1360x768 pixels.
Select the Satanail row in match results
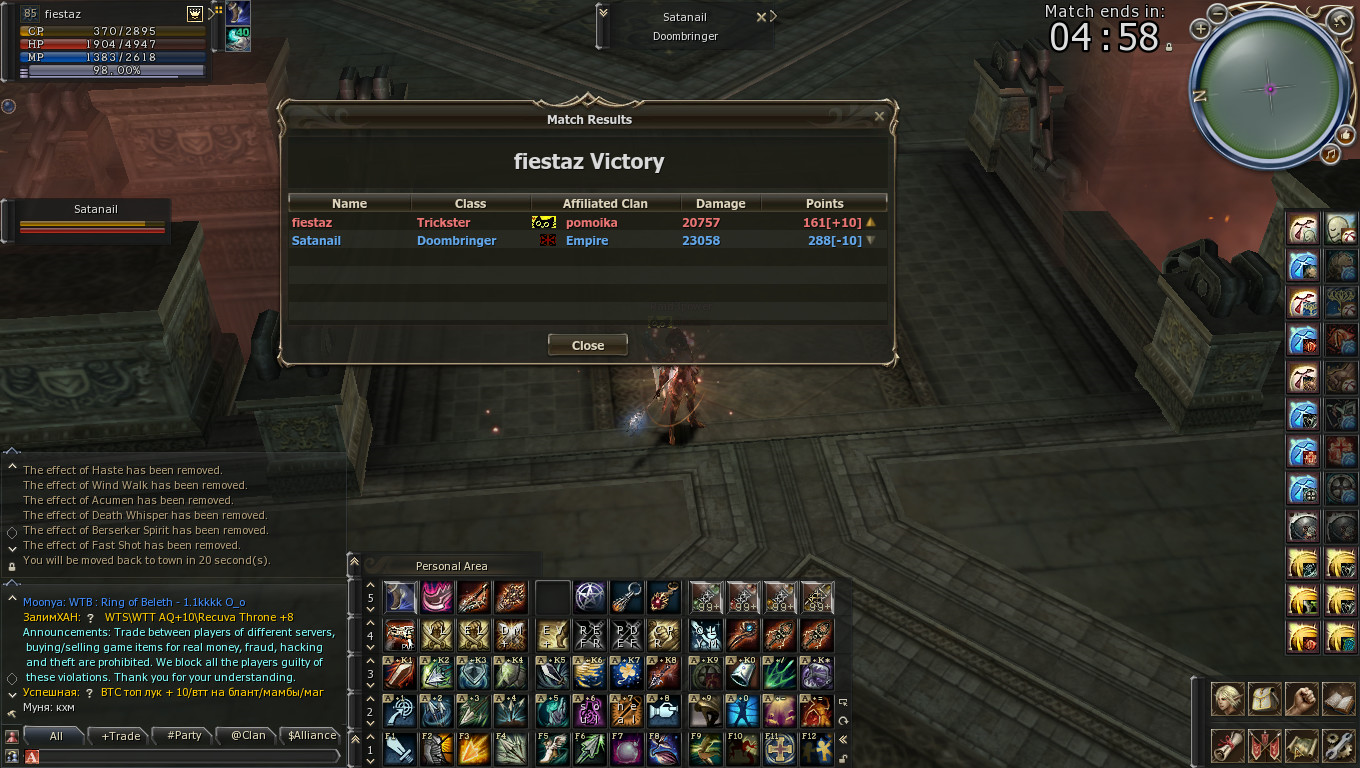587,241
